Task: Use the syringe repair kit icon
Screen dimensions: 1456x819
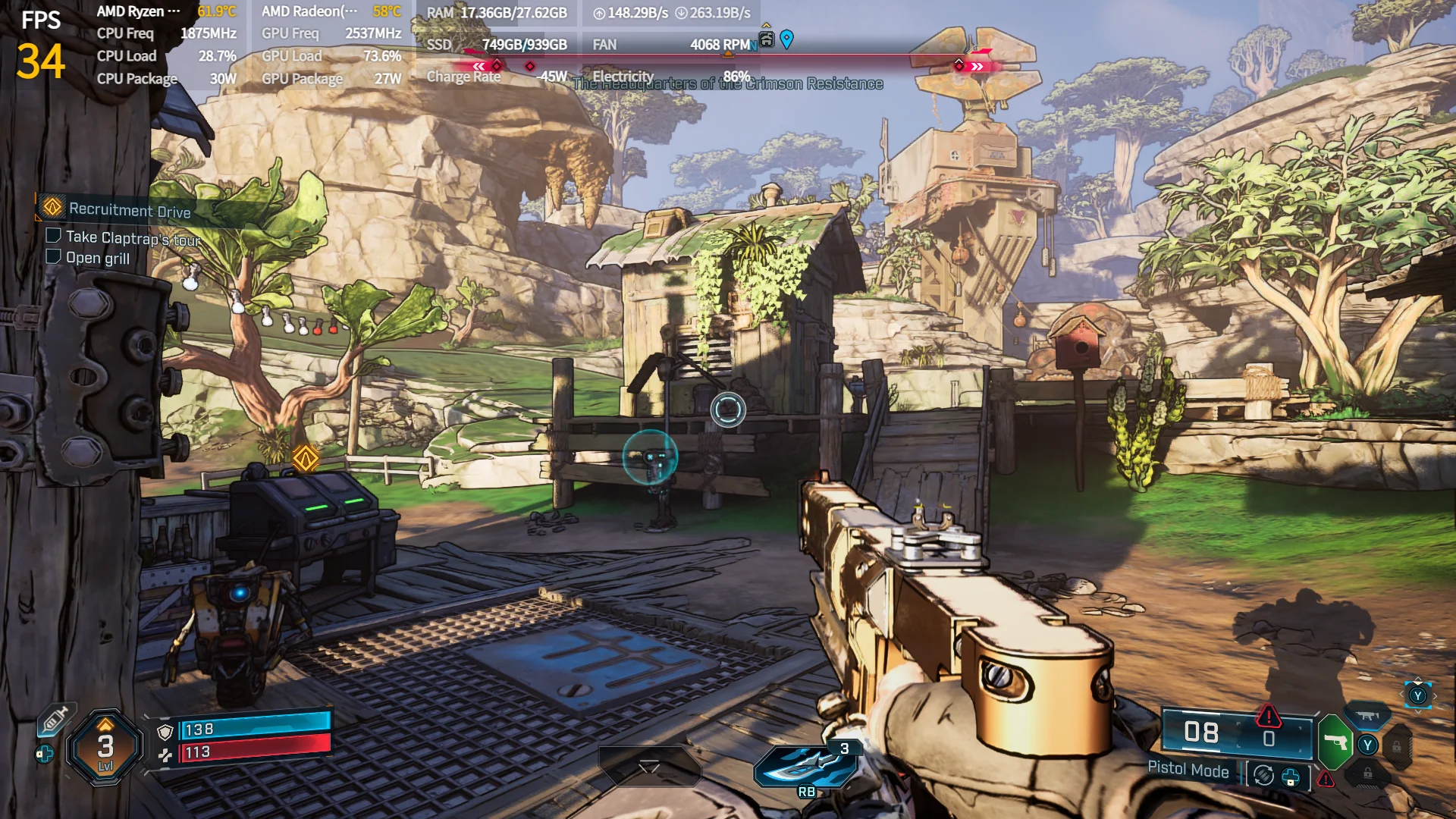Action: (x=55, y=719)
